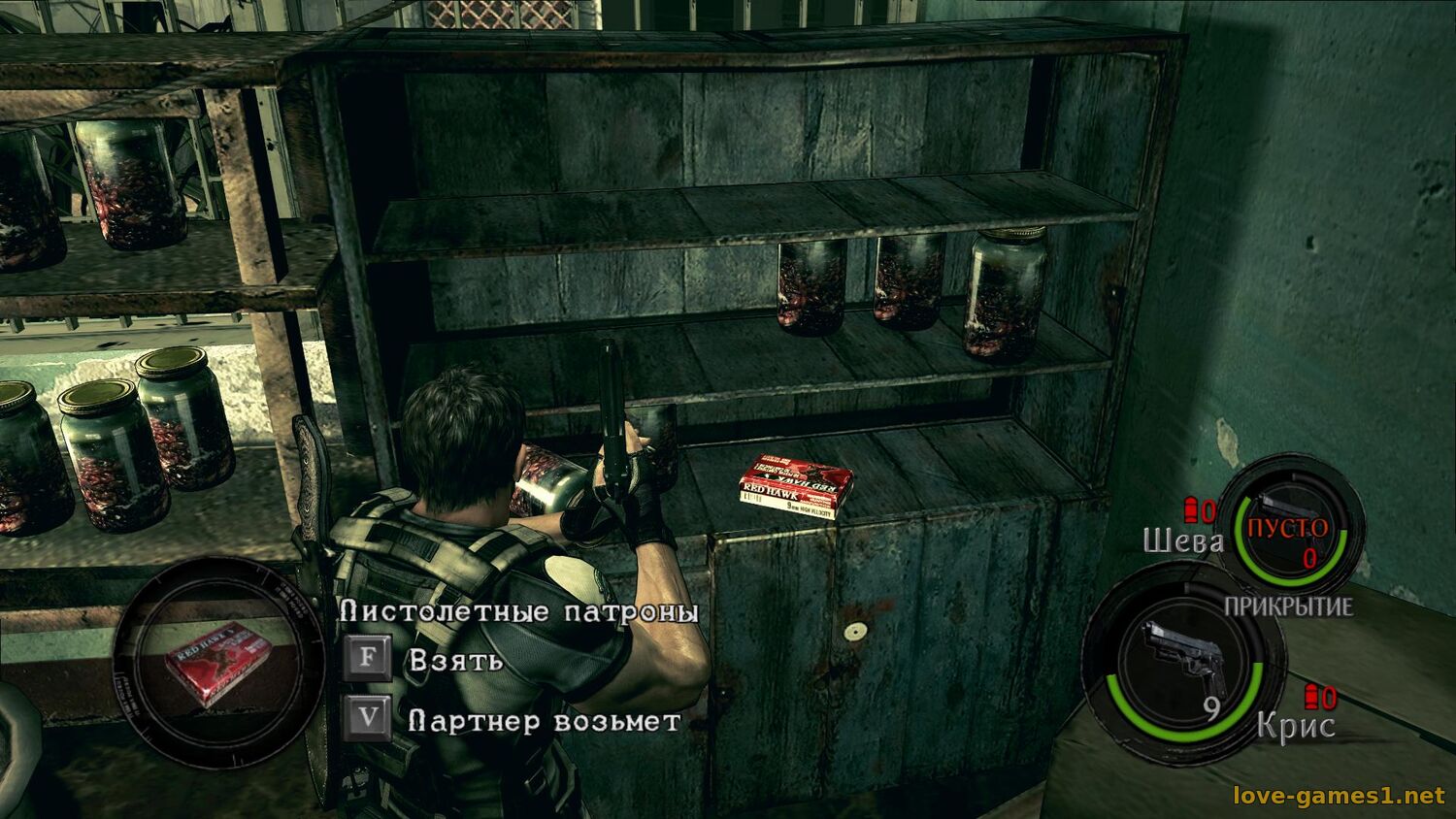Image resolution: width=1456 pixels, height=819 pixels.
Task: Select Chris's handgun weapon icon
Action: 1180,660
